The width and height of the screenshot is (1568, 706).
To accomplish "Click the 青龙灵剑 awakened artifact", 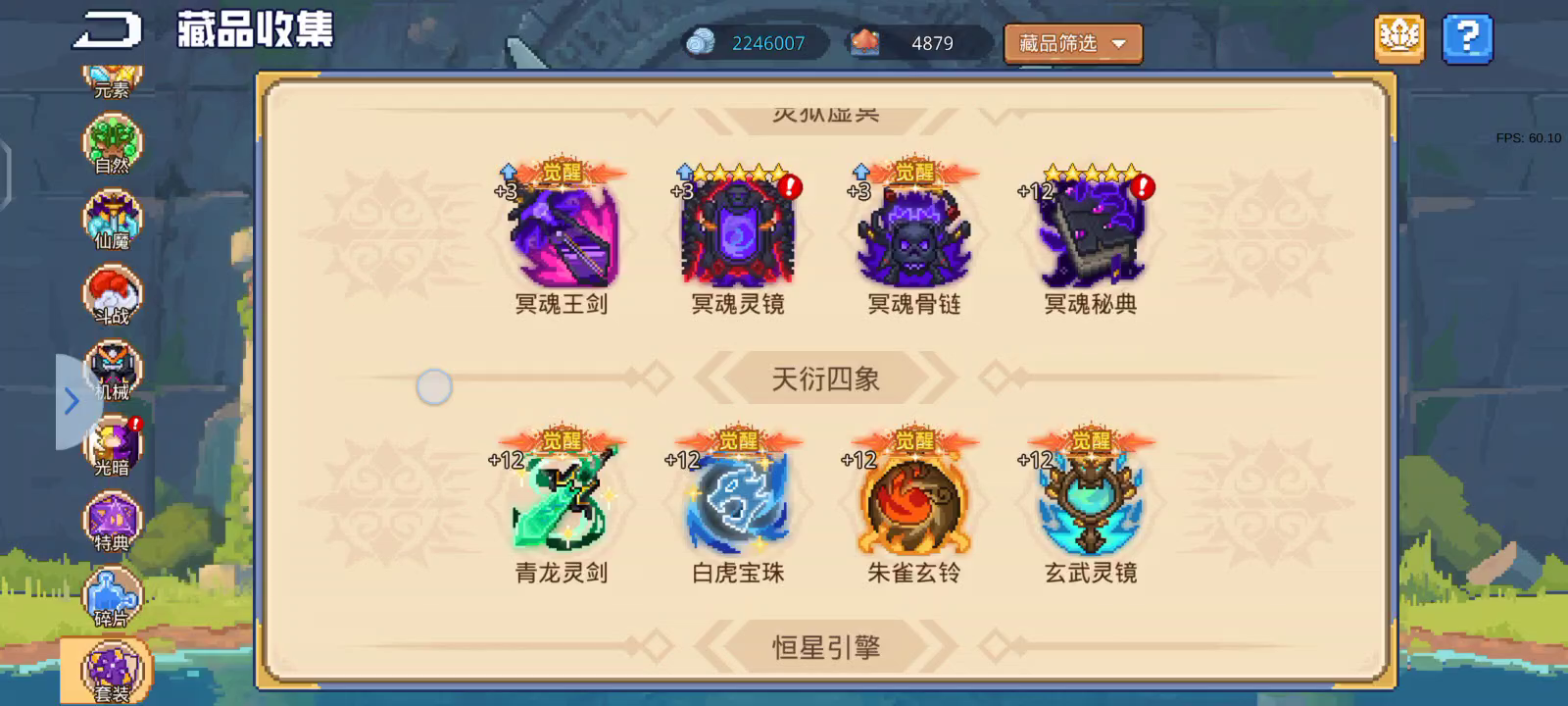I will [x=563, y=502].
